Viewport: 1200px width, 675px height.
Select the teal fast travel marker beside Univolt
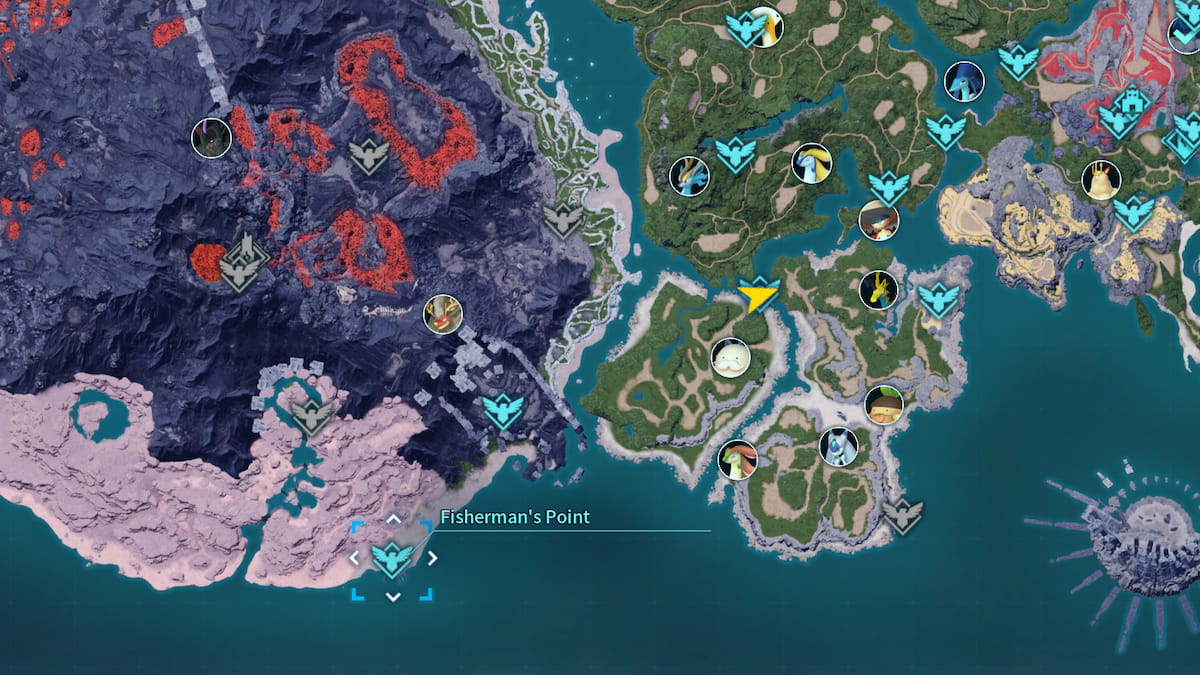tap(938, 298)
